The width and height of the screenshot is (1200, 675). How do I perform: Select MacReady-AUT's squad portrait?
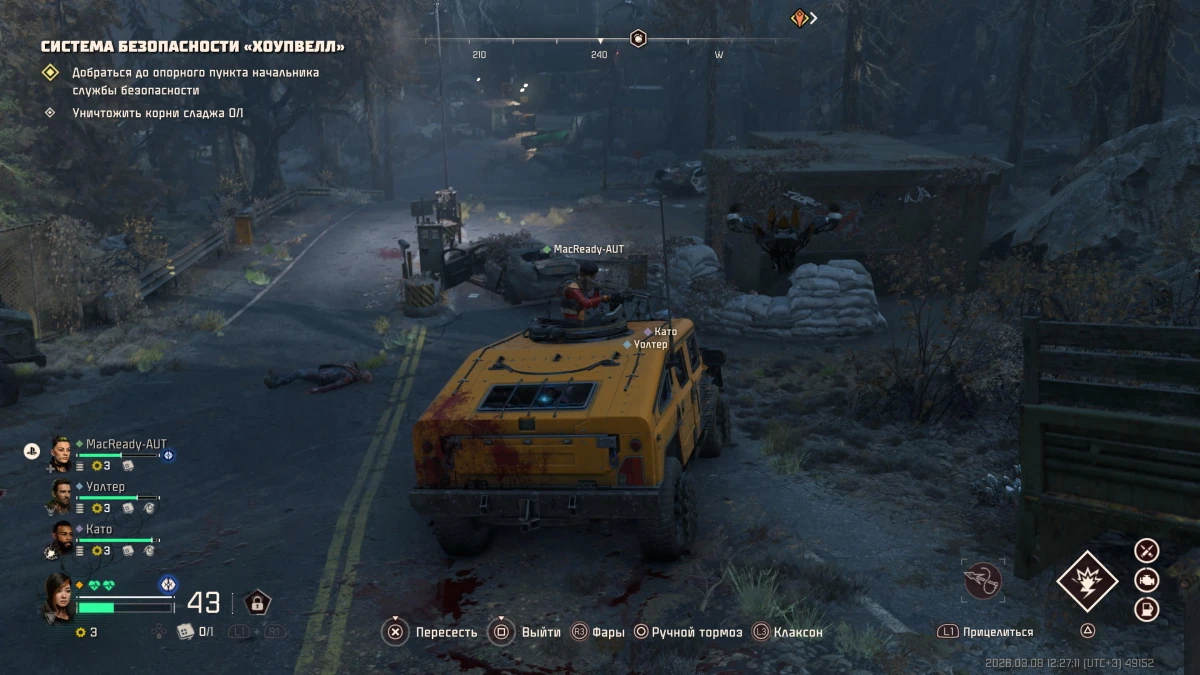point(60,453)
